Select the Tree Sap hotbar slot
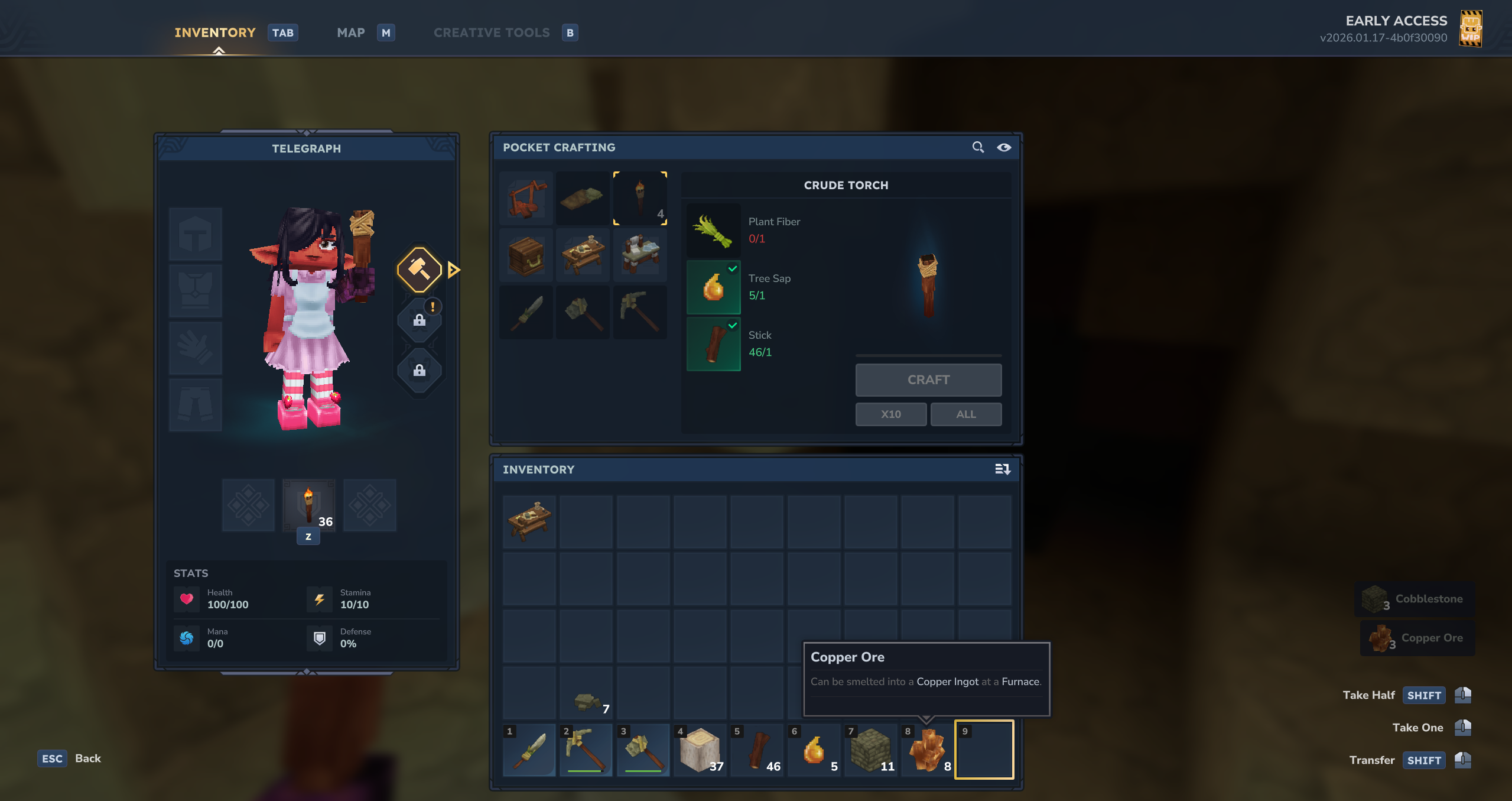This screenshot has height=801, width=1512. (x=814, y=750)
